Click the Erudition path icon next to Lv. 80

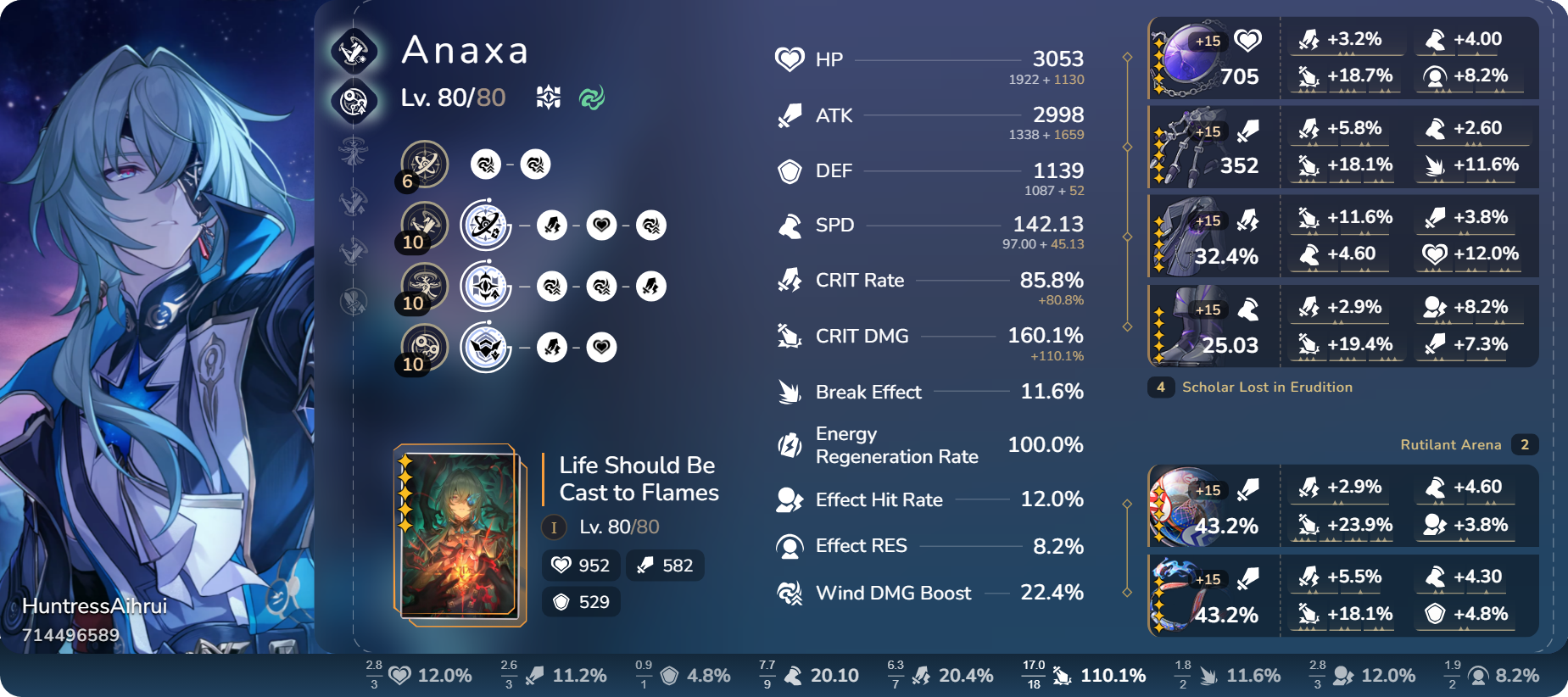547,97
